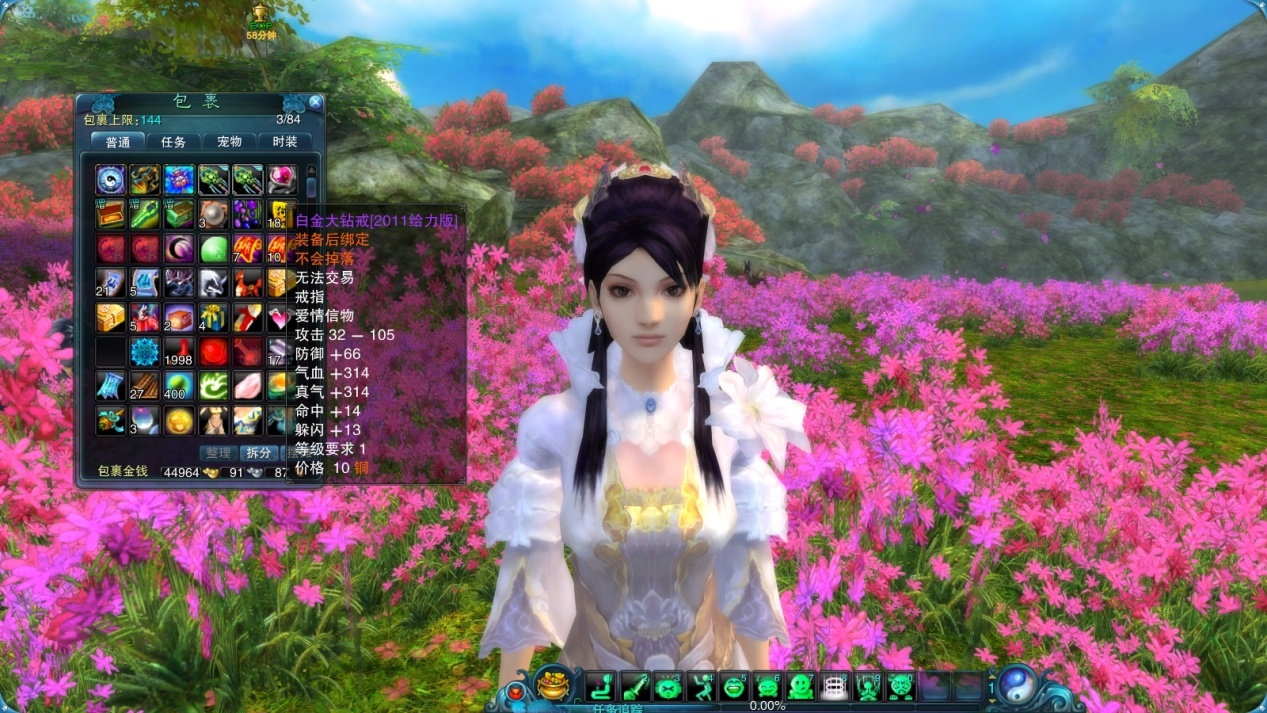Close the 包裹 inventory window
The image size is (1267, 713).
pyautogui.click(x=315, y=102)
